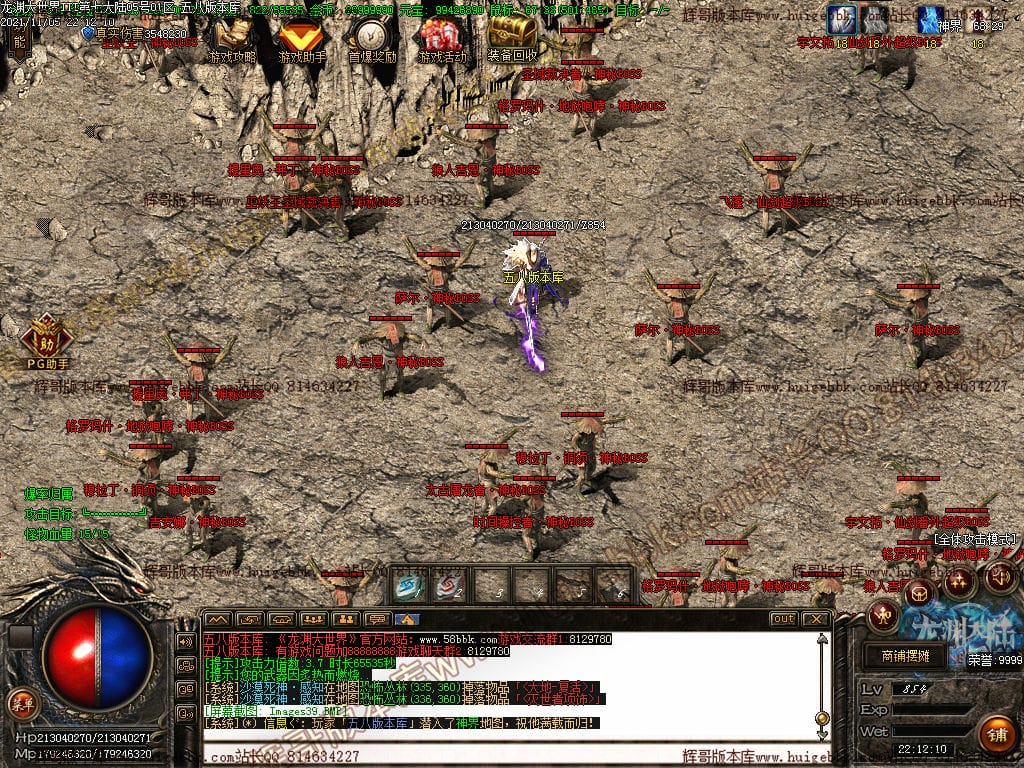
Task: Open the 商铺摆摊 stall shop button
Action: pos(904,656)
